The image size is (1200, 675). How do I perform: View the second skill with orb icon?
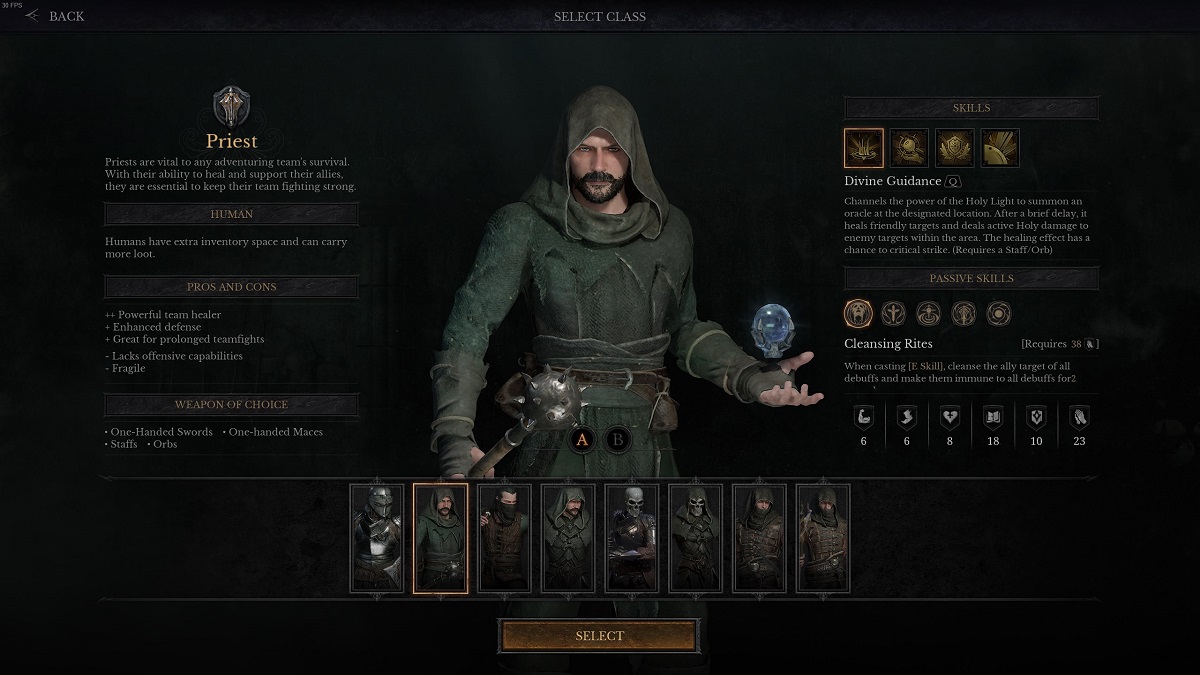tap(909, 148)
